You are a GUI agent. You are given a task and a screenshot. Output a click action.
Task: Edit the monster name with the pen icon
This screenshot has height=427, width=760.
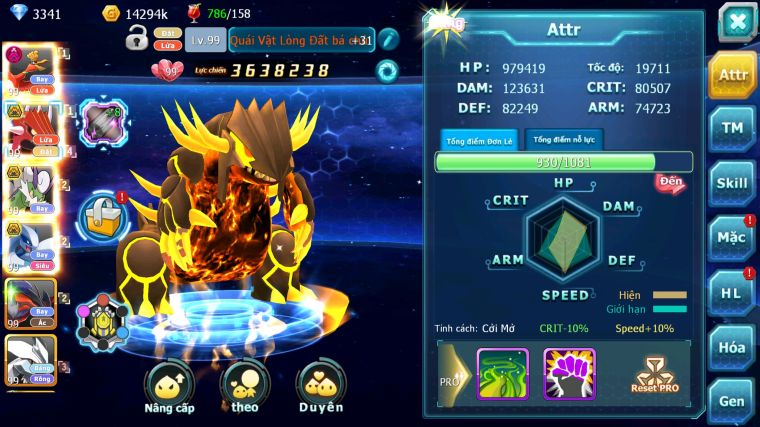389,39
